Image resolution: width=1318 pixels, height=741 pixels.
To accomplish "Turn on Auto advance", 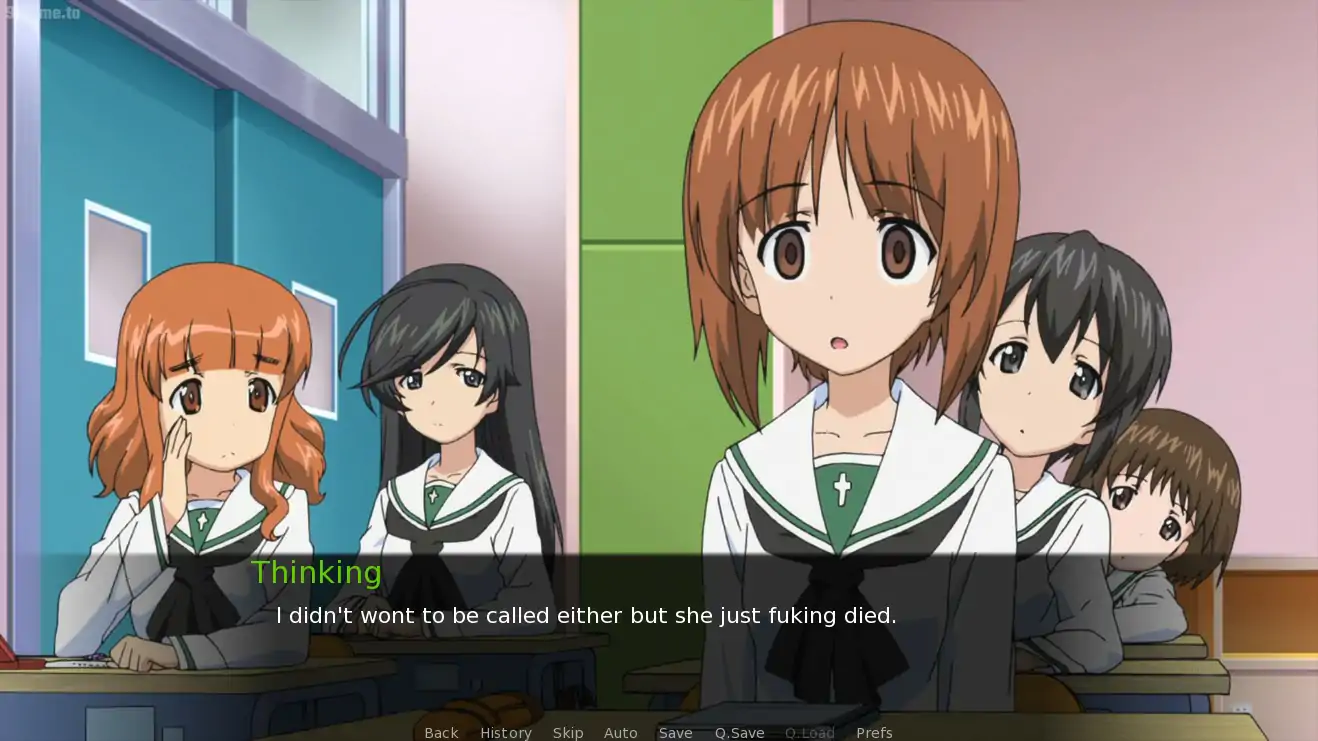I will pyautogui.click(x=620, y=733).
